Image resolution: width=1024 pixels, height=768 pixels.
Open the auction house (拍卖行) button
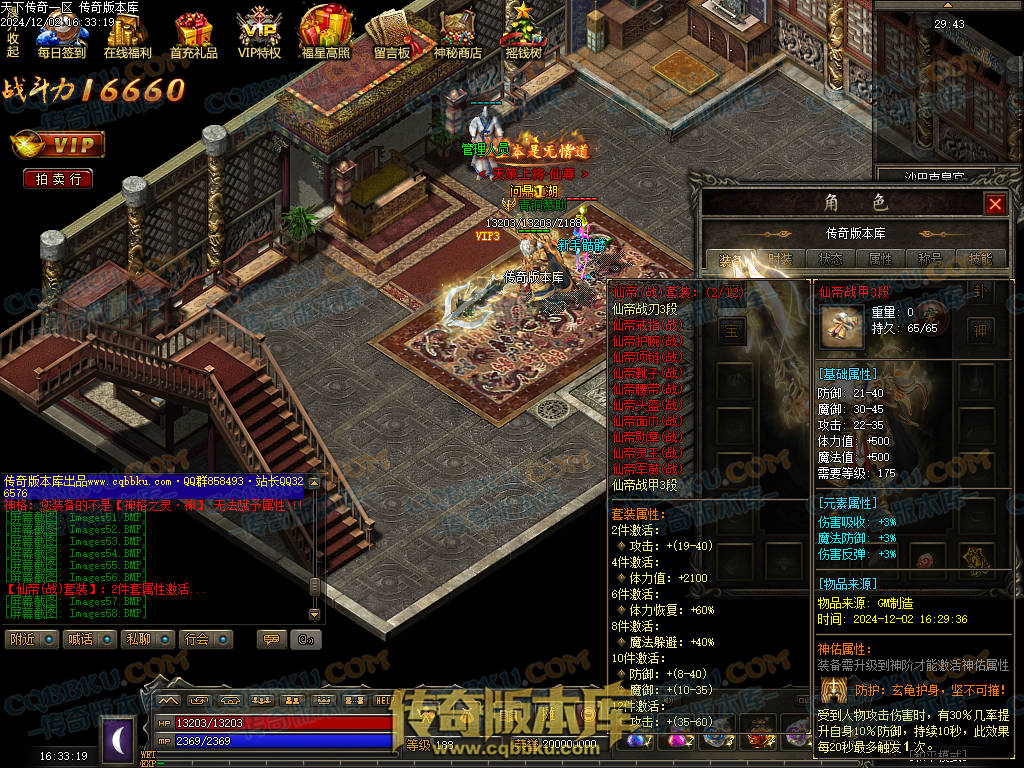[x=58, y=179]
